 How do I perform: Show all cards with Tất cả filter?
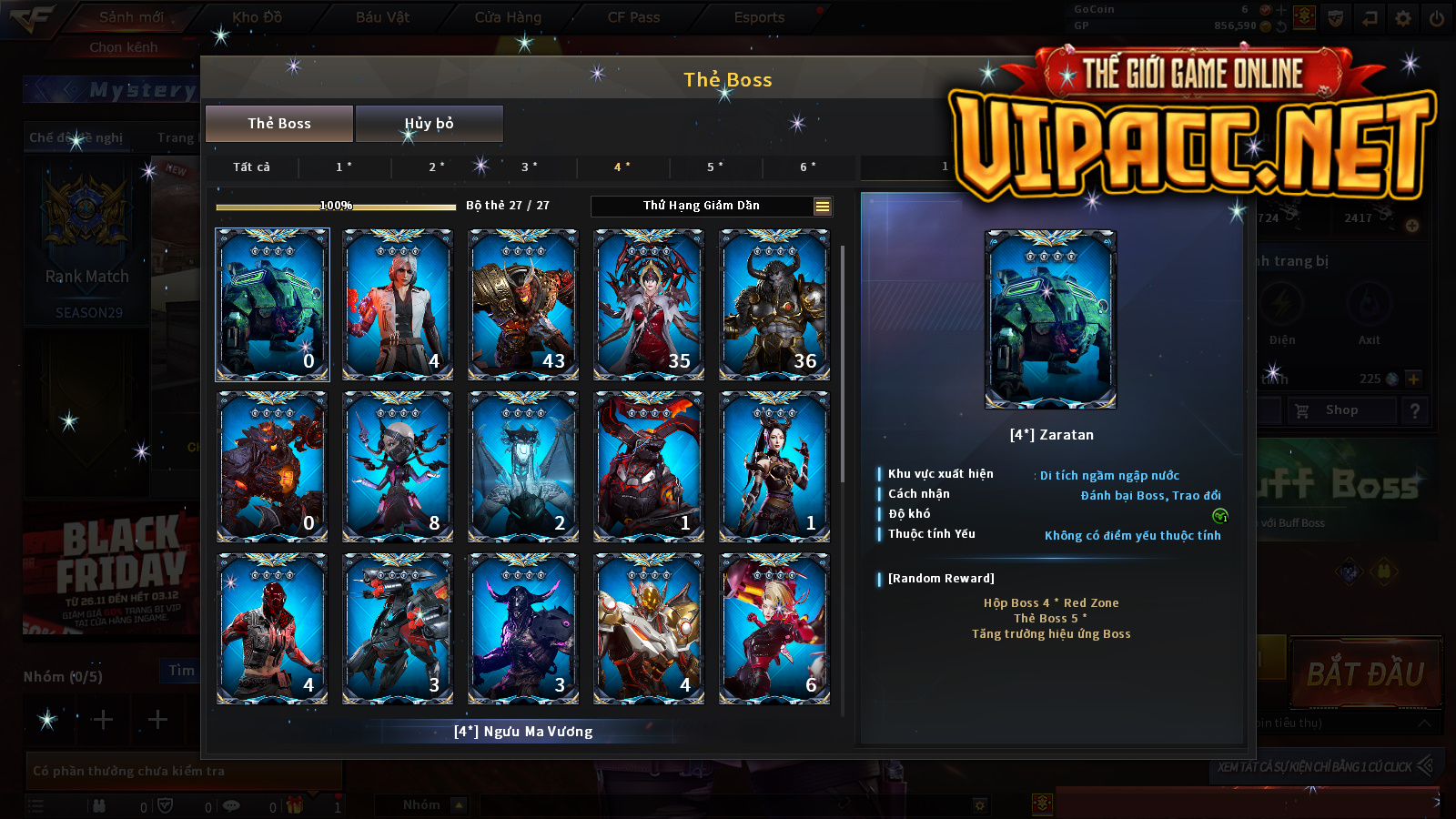click(251, 167)
